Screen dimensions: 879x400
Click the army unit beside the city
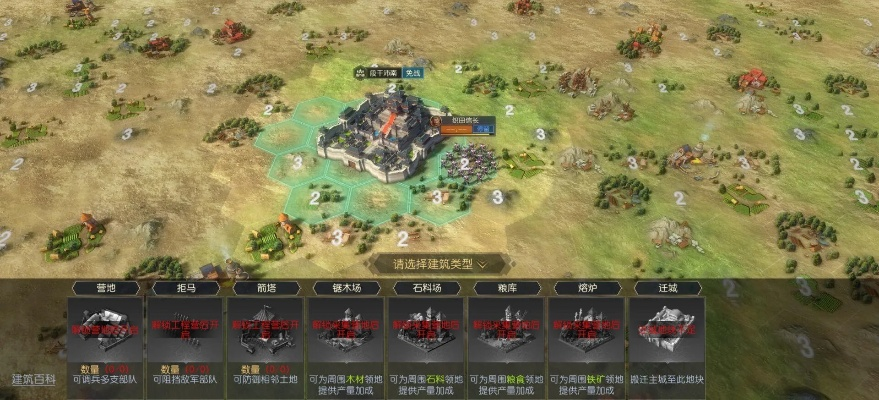[x=468, y=160]
